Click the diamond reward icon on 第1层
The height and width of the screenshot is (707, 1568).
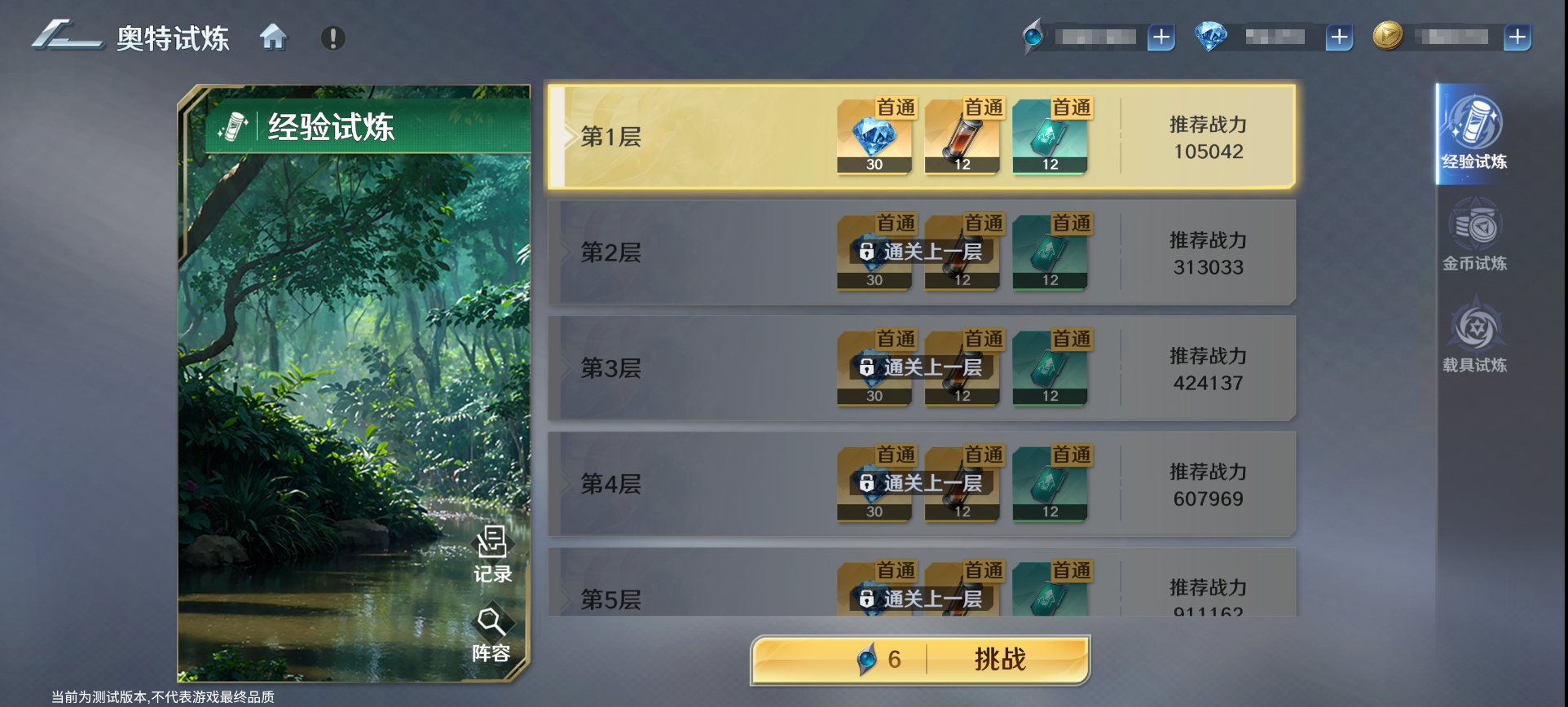(874, 137)
